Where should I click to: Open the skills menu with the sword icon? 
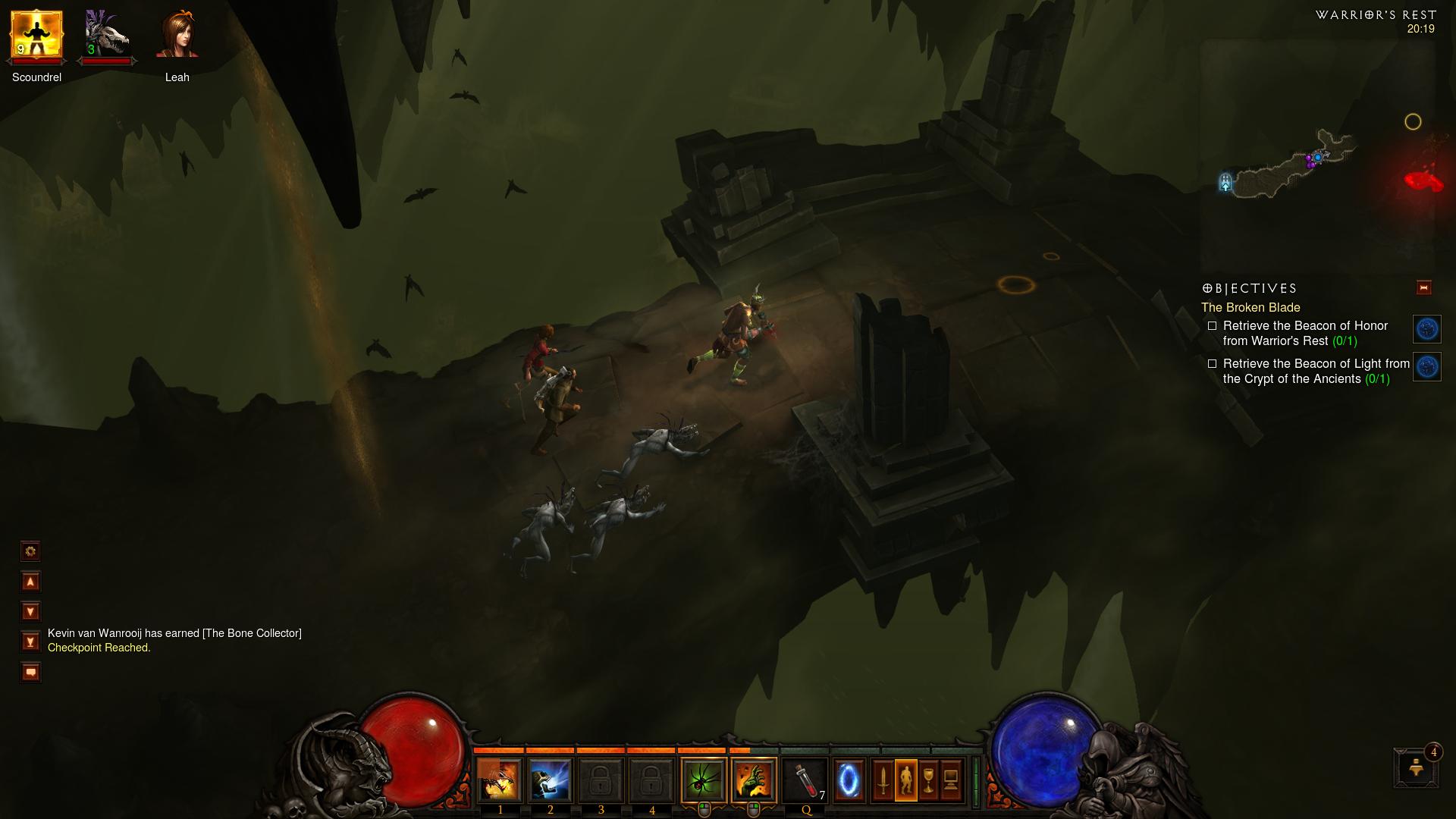tap(883, 780)
